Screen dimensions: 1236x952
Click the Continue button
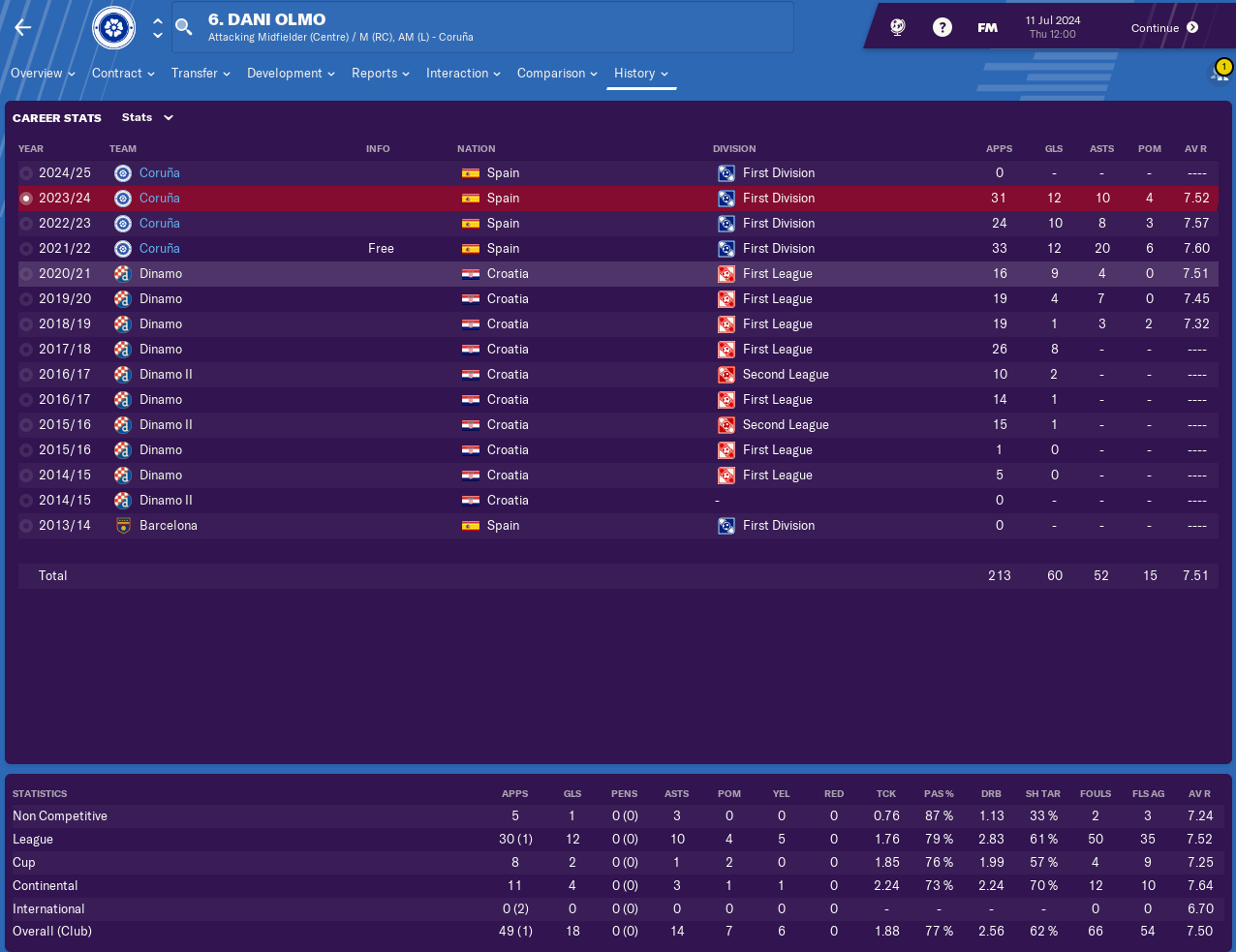[x=1164, y=28]
